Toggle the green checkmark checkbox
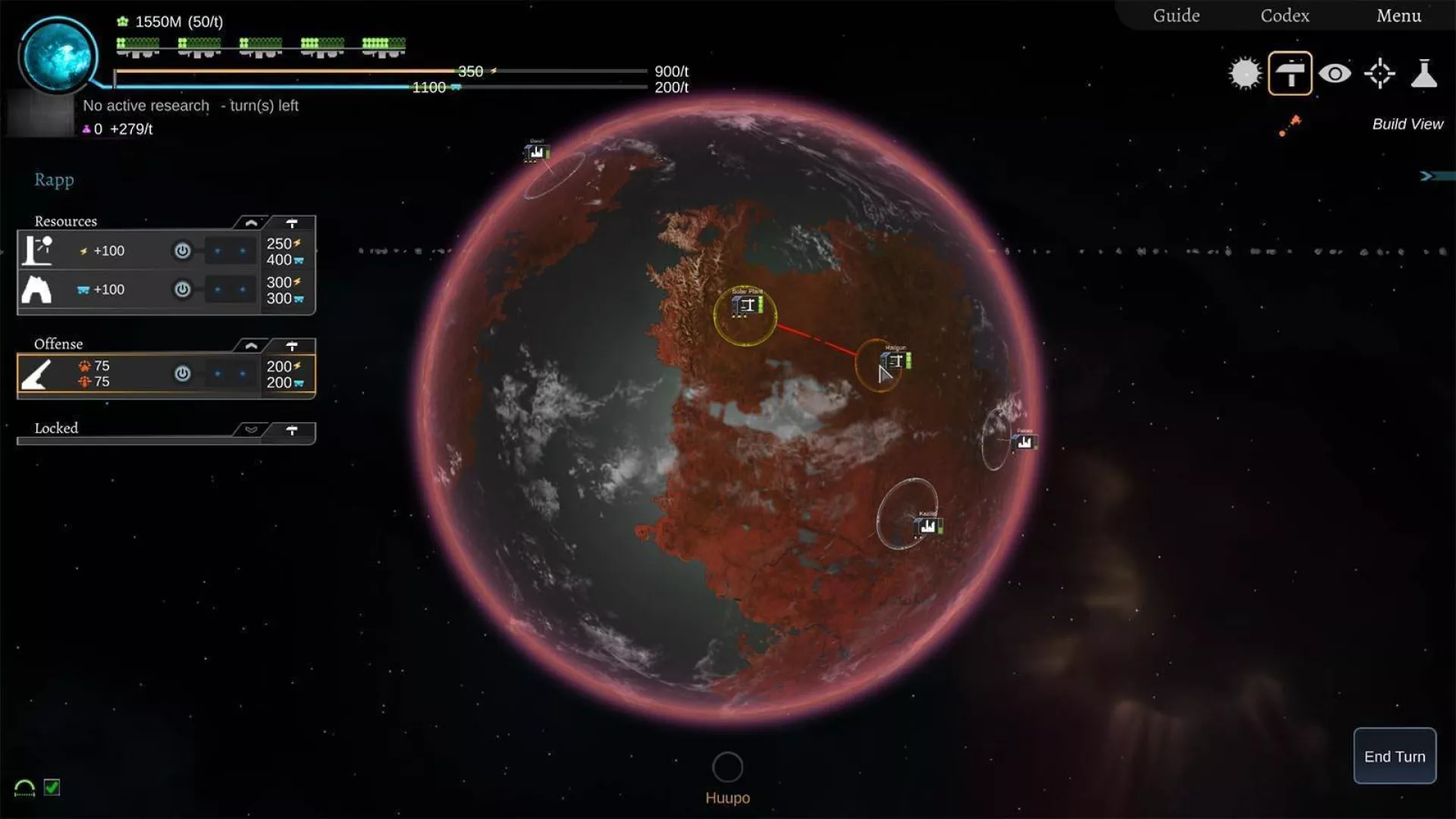Screen dimensions: 1456x819 pyautogui.click(x=52, y=787)
